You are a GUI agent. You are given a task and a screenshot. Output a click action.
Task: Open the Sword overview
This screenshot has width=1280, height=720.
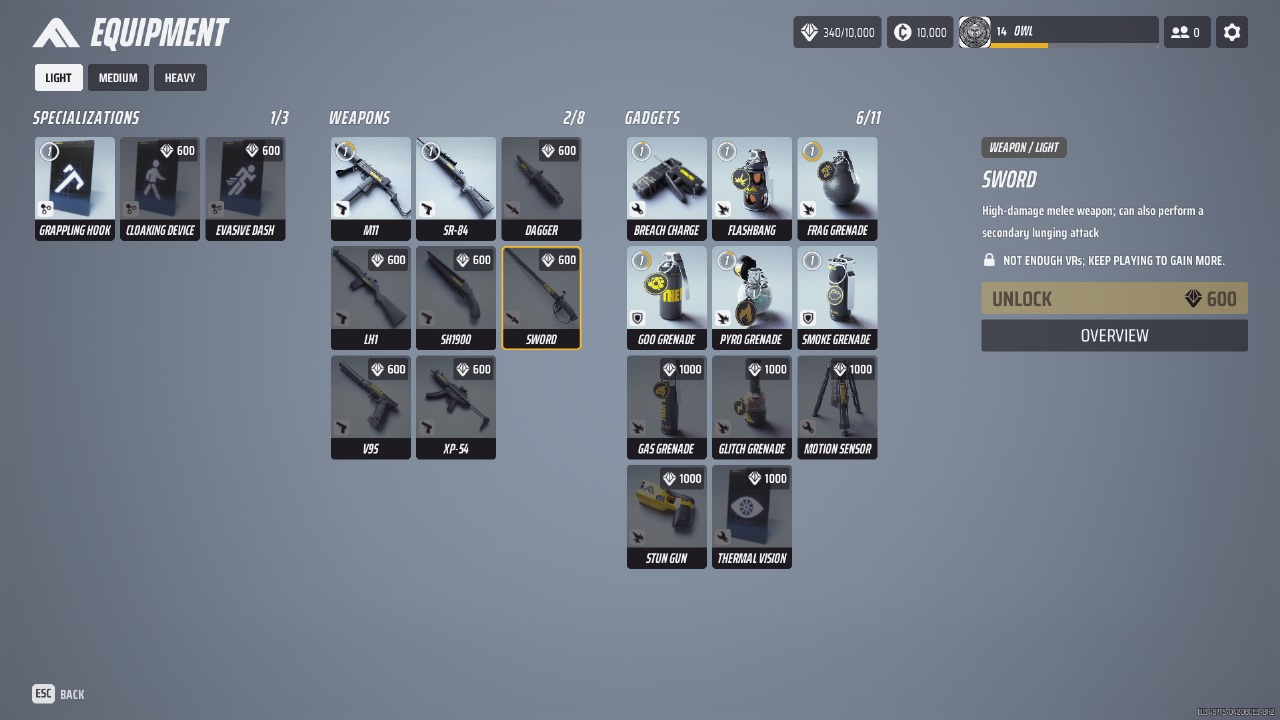click(x=1114, y=336)
